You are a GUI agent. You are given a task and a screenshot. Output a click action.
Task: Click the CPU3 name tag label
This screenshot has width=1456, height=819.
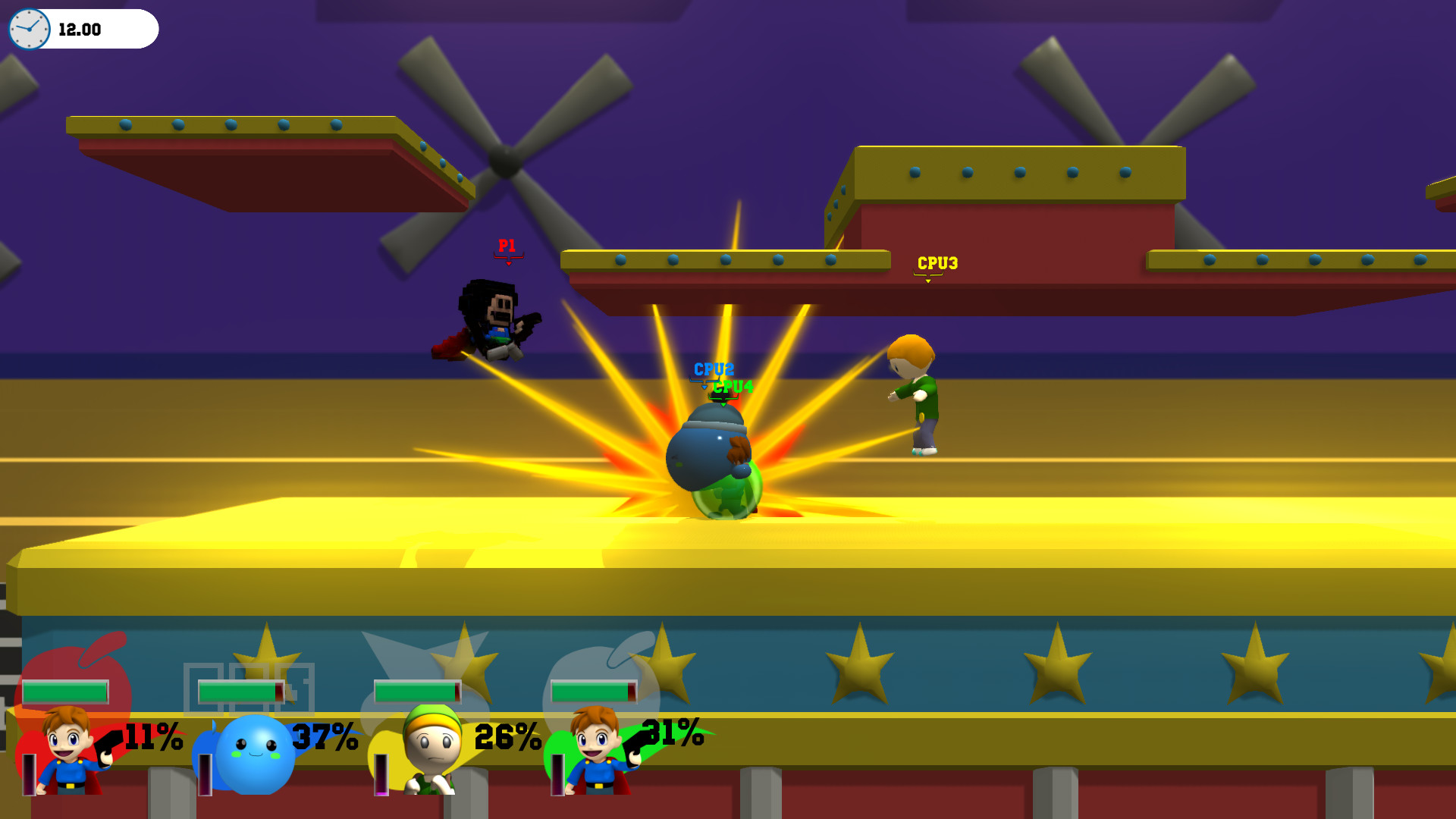pyautogui.click(x=937, y=262)
